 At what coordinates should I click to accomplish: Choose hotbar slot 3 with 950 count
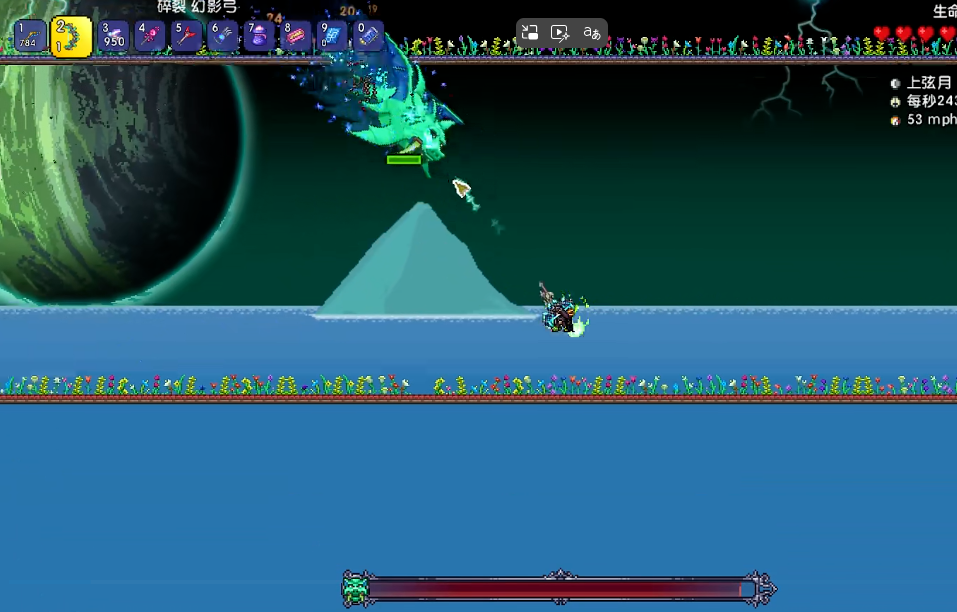pos(113,37)
